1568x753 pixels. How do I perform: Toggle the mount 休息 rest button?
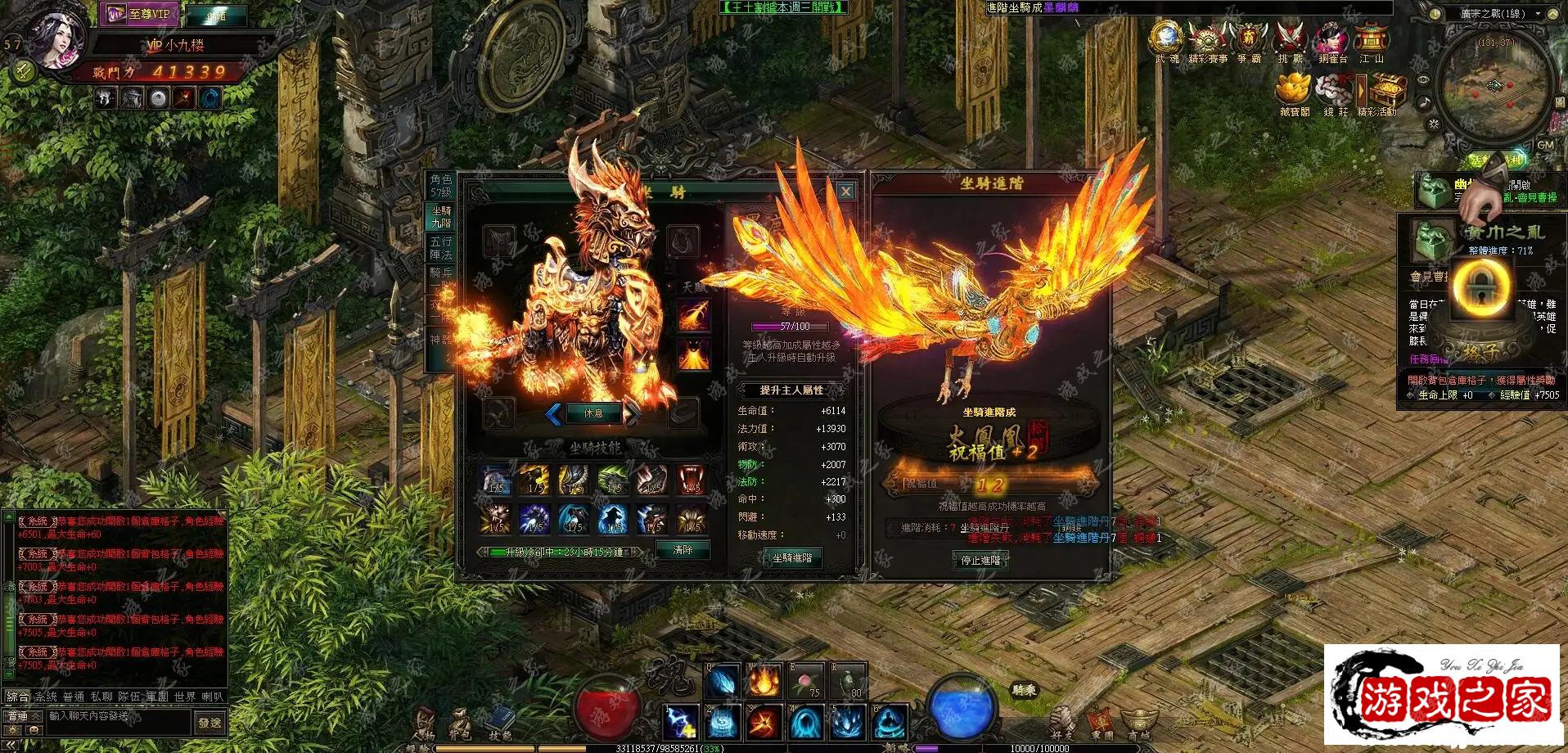[x=593, y=413]
